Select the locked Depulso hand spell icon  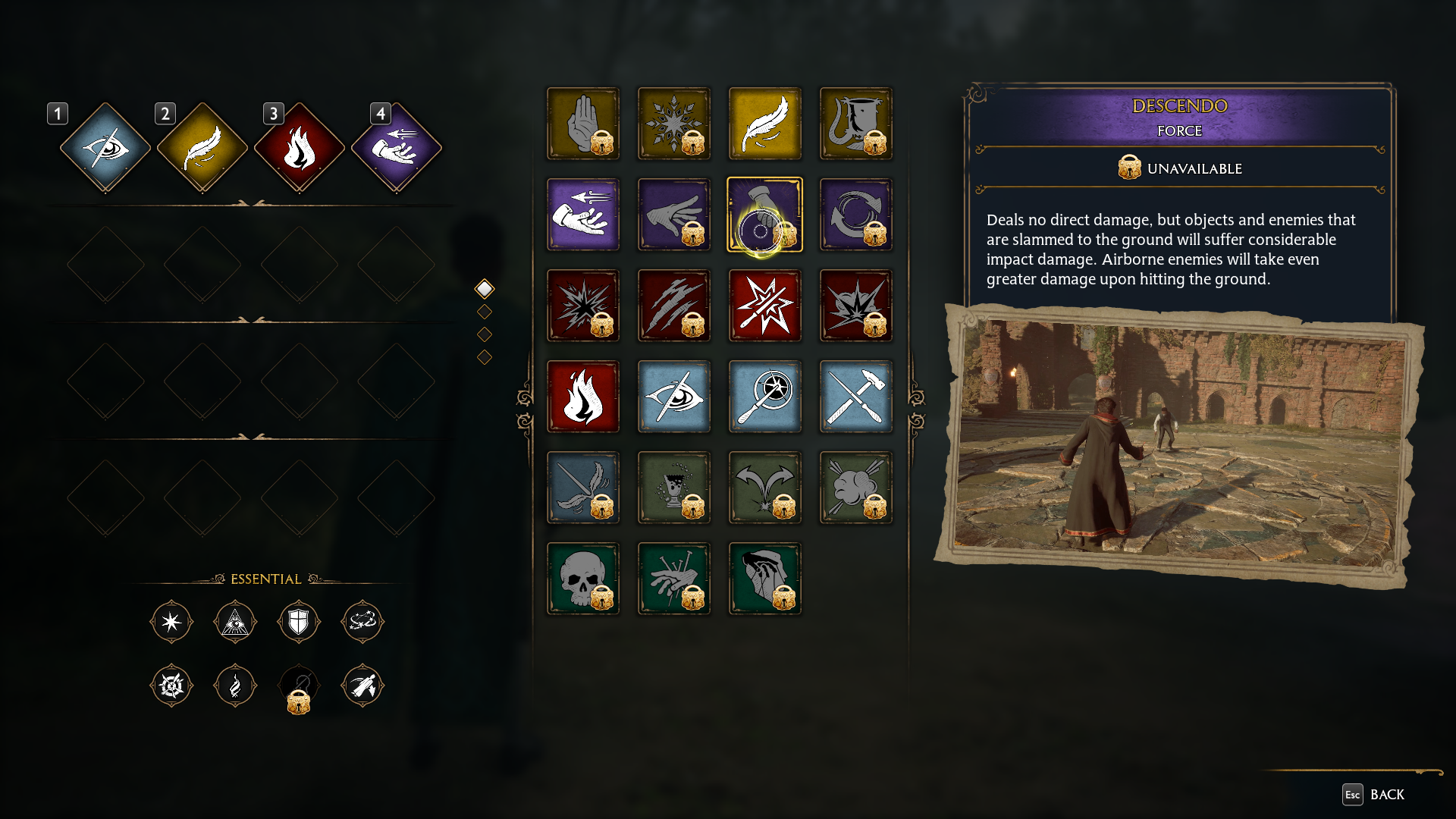(673, 215)
